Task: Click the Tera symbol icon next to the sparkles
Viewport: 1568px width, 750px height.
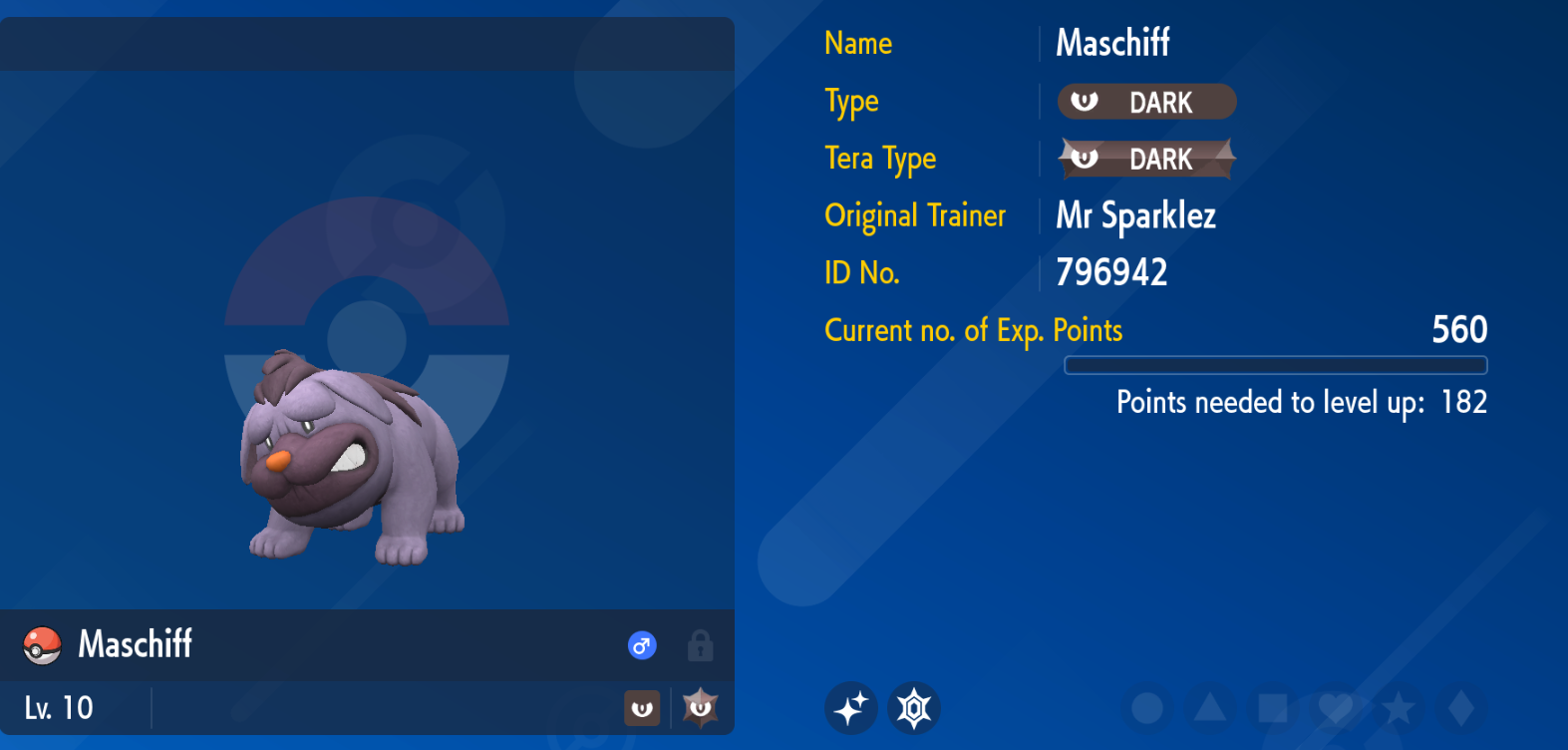Action: (913, 707)
